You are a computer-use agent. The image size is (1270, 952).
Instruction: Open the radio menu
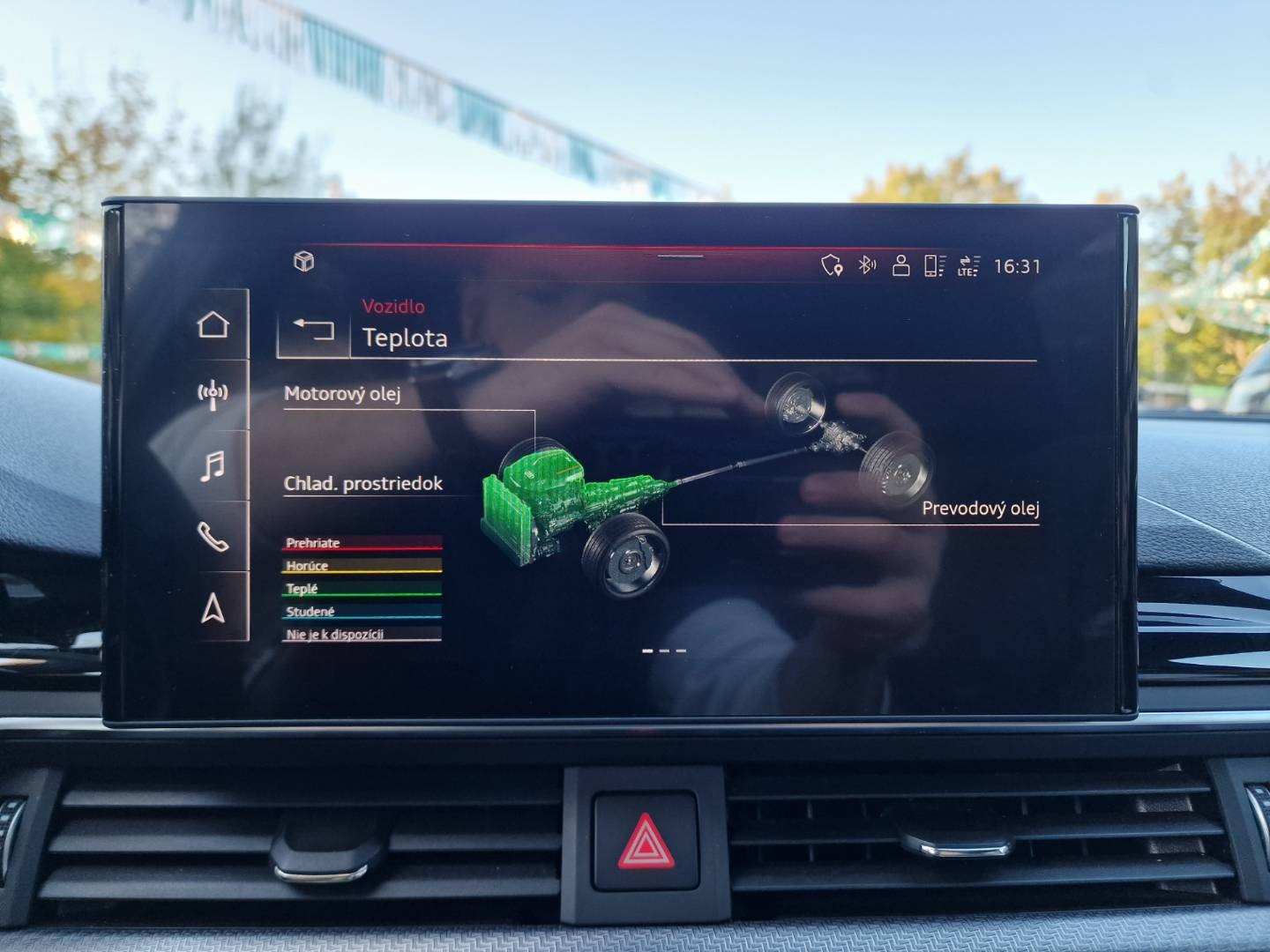coord(213,395)
